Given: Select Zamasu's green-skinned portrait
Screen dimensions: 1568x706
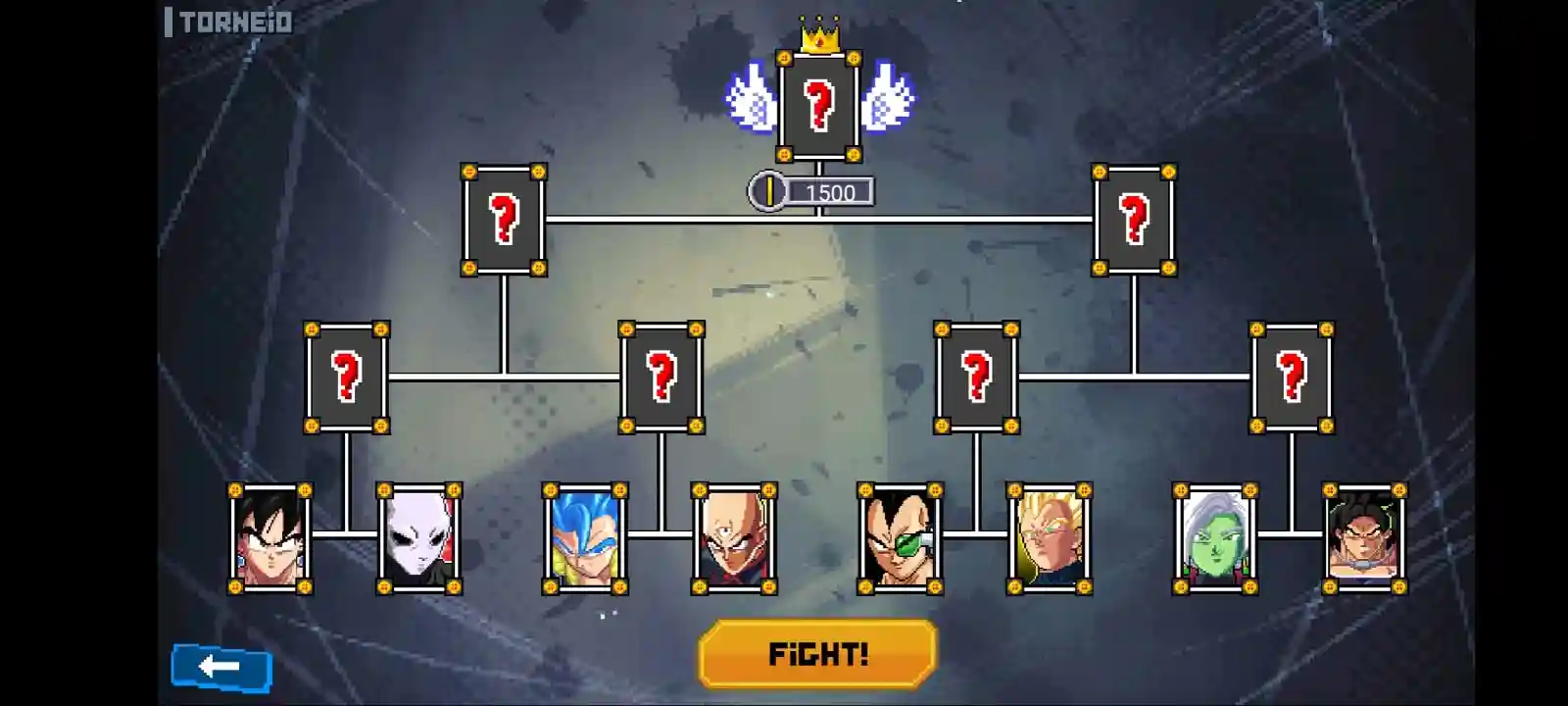Looking at the screenshot, I should tap(1215, 538).
